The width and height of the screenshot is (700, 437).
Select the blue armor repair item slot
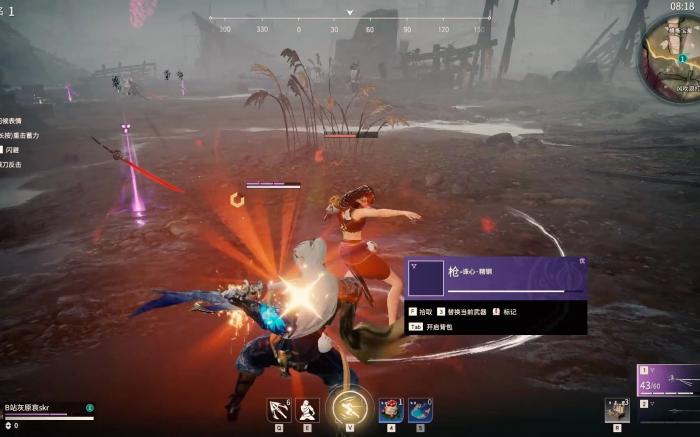tap(420, 410)
